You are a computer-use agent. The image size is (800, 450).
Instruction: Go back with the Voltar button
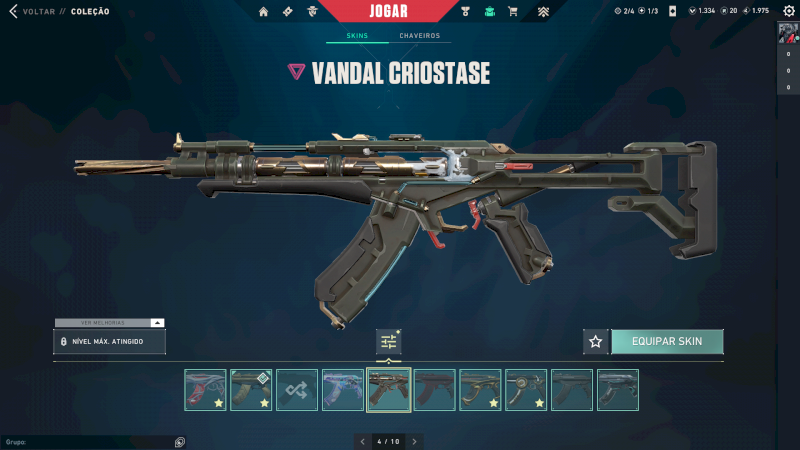30,12
